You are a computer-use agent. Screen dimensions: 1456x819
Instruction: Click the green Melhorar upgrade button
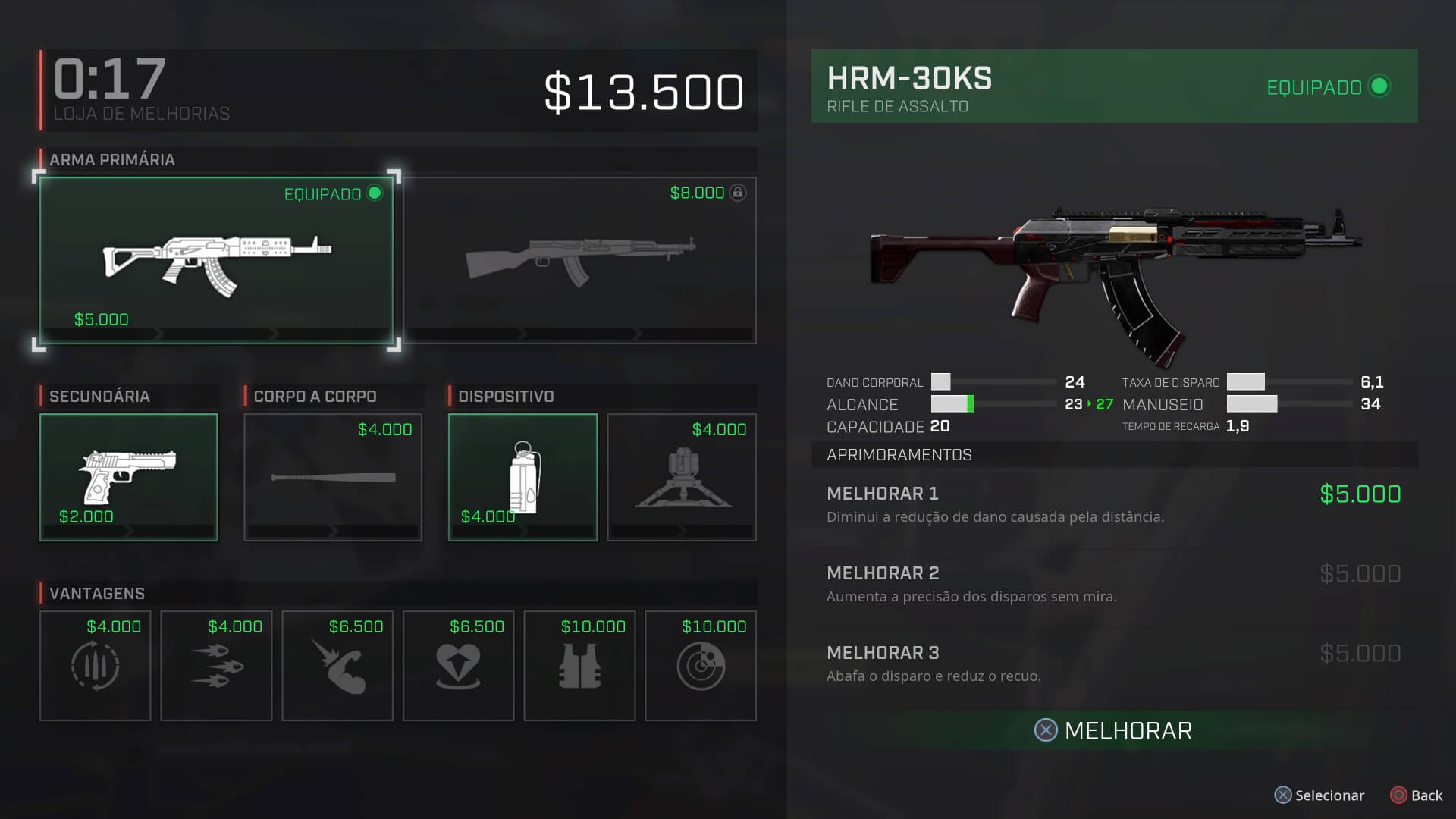(x=1113, y=730)
